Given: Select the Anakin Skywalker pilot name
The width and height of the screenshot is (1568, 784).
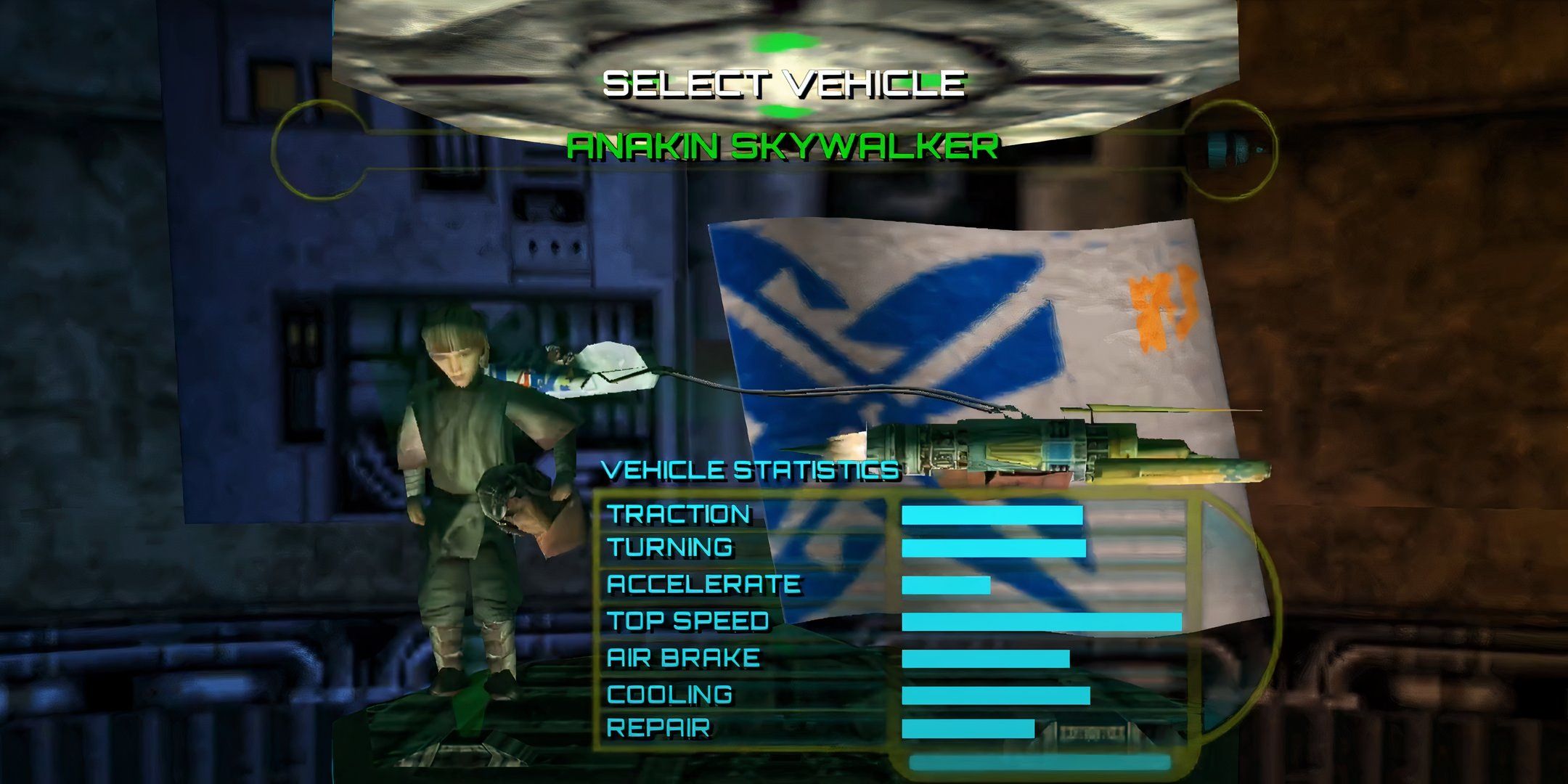Looking at the screenshot, I should click(782, 147).
